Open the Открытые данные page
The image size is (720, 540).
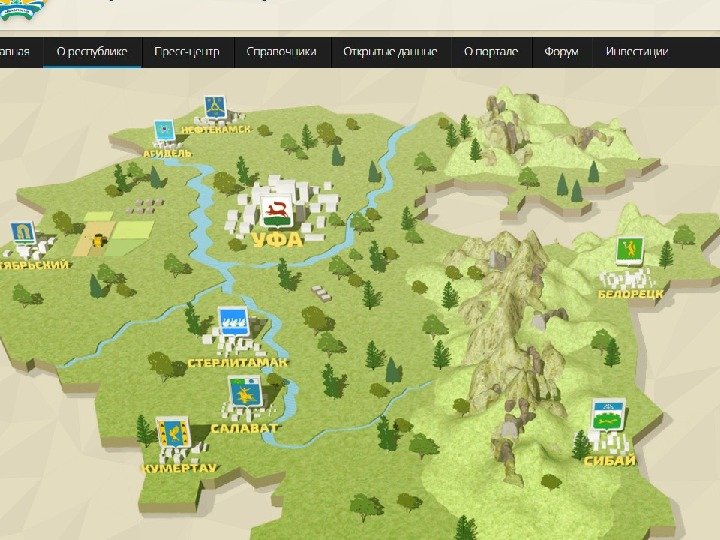coord(390,52)
